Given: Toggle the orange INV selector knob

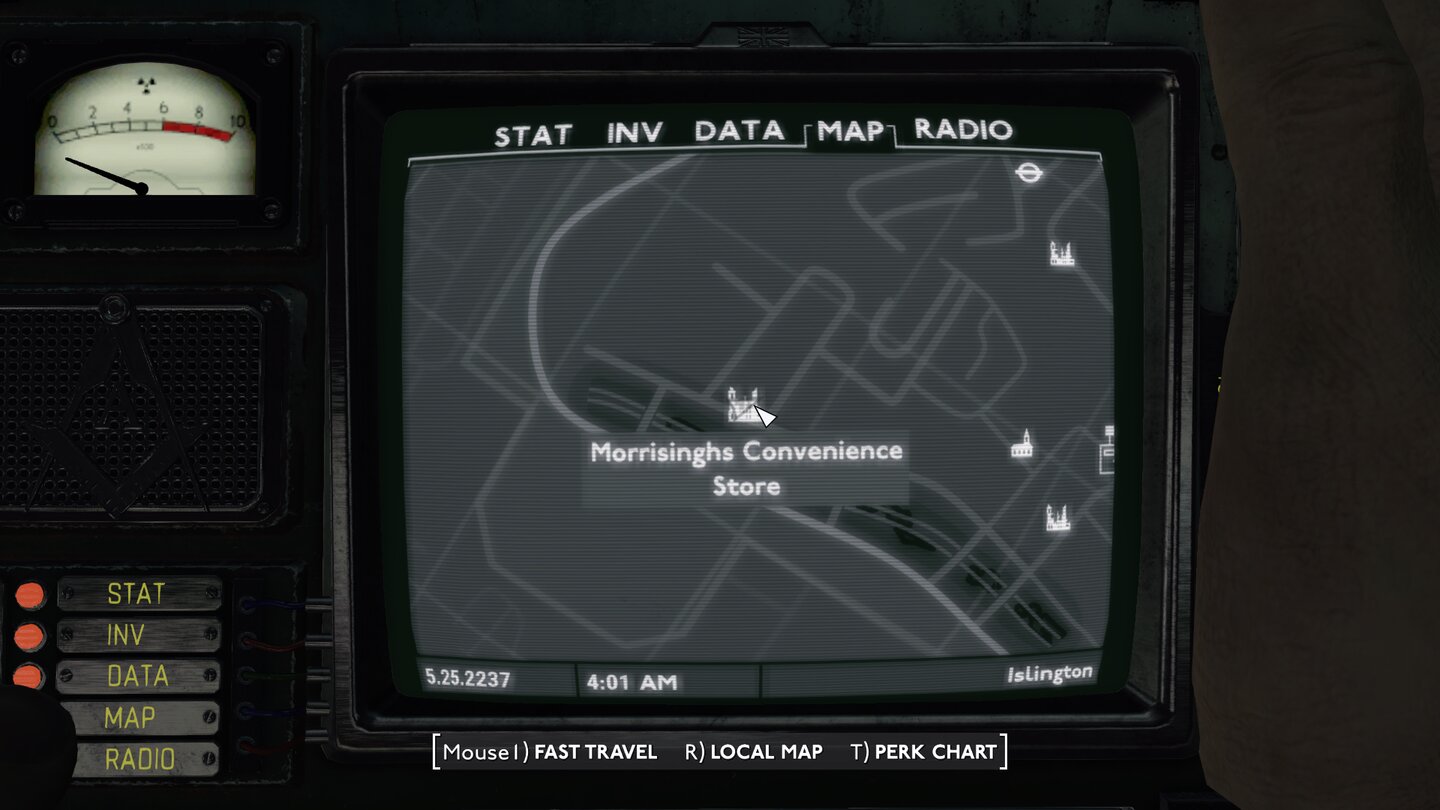Looking at the screenshot, I should [x=30, y=636].
